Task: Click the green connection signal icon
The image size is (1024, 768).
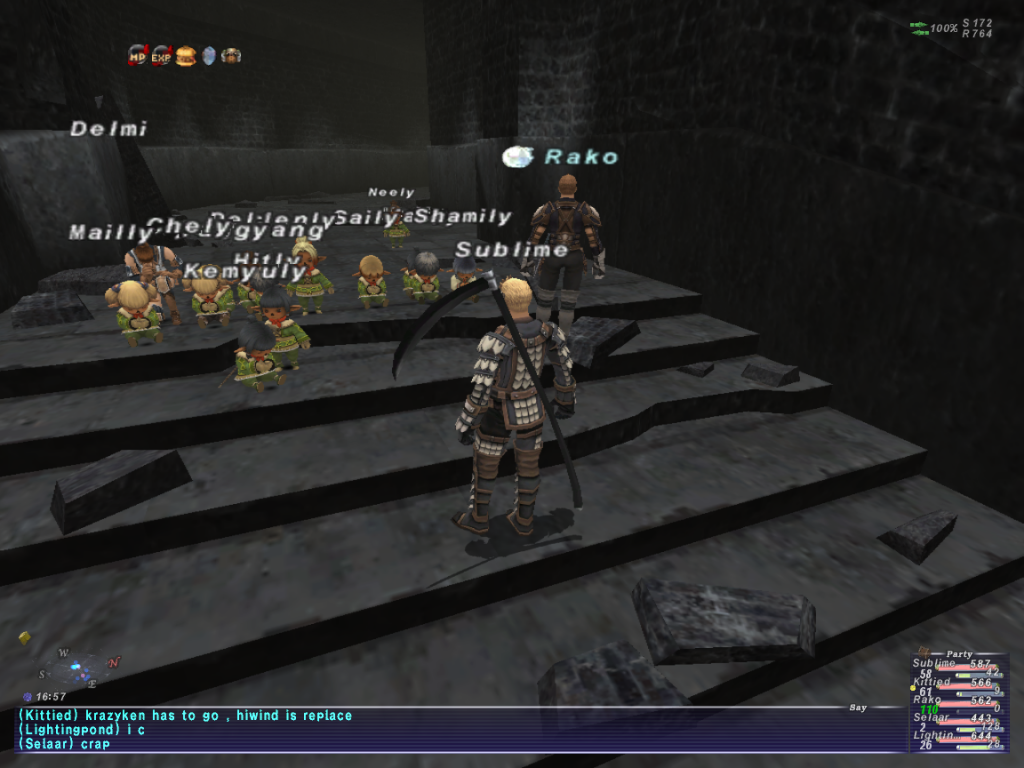Action: tap(919, 28)
